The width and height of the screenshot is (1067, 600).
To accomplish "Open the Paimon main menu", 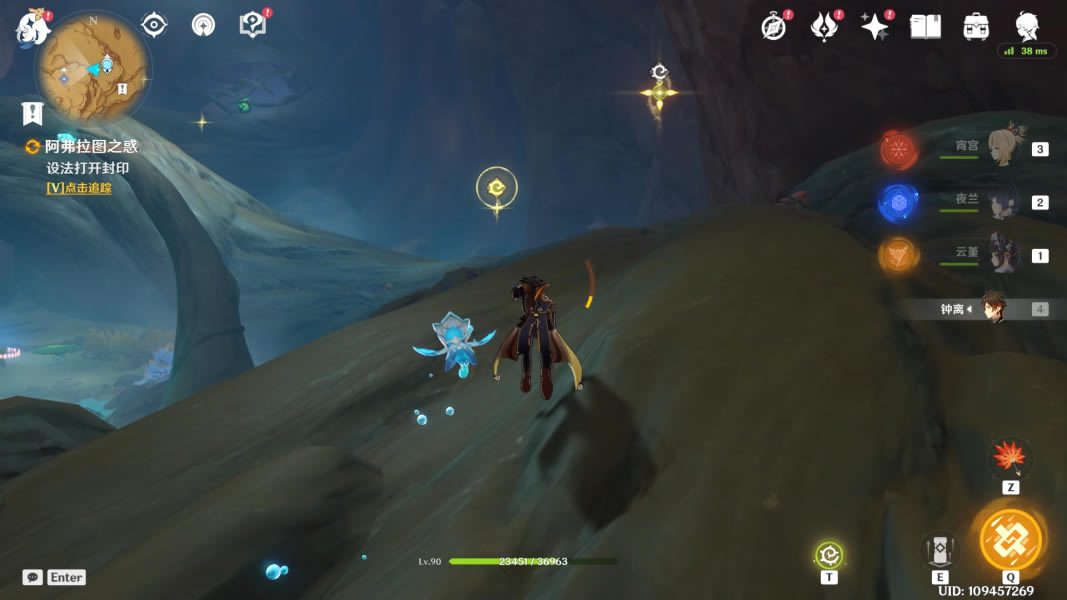I will 32,28.
